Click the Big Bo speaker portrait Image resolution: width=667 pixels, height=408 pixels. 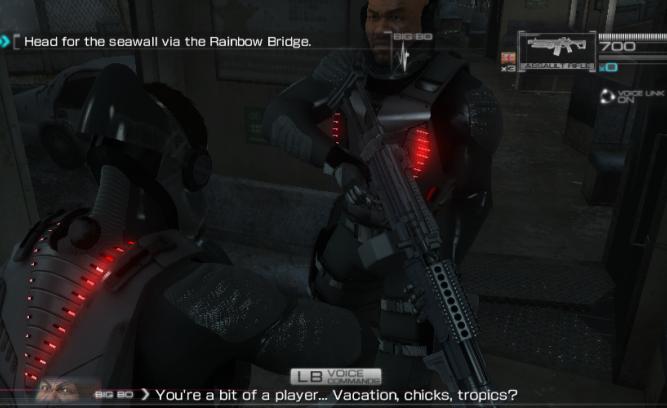point(60,391)
